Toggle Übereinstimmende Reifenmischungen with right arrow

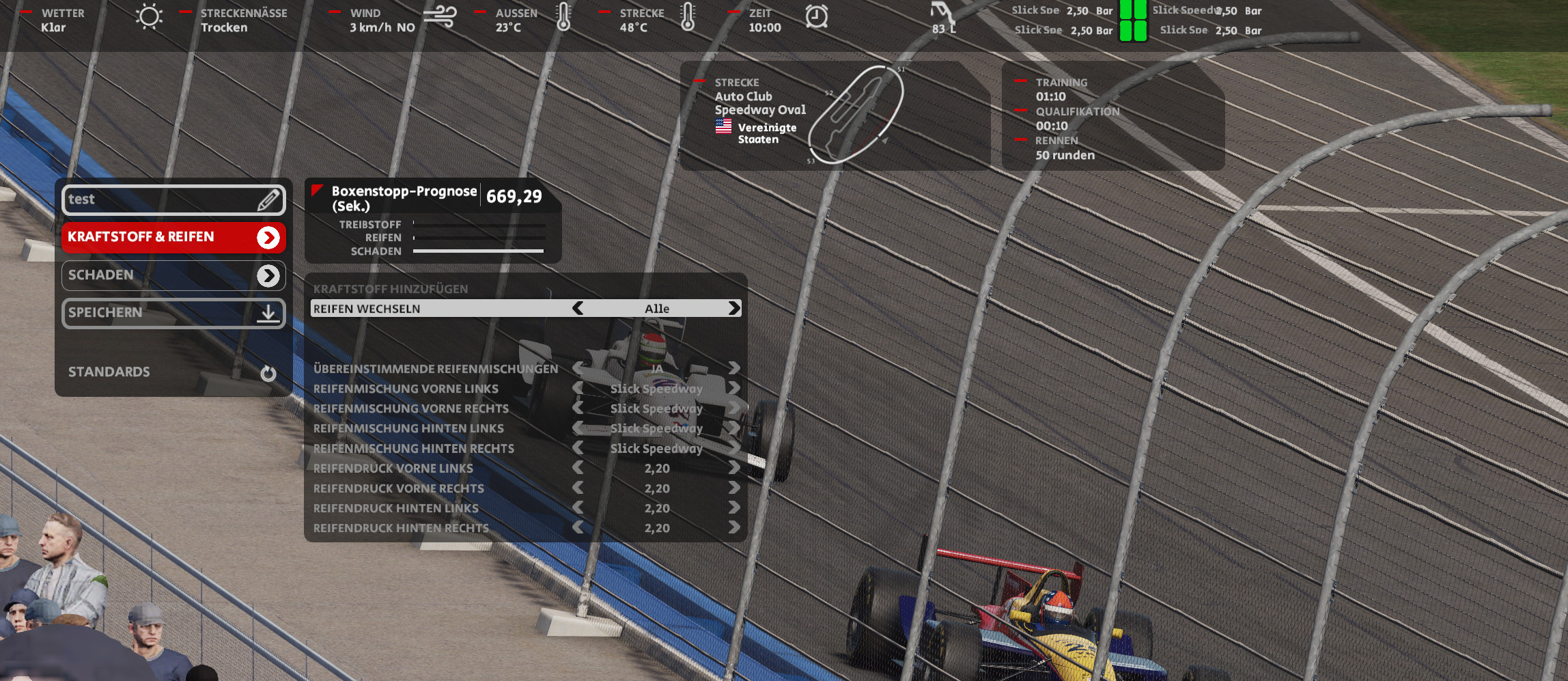click(x=734, y=369)
